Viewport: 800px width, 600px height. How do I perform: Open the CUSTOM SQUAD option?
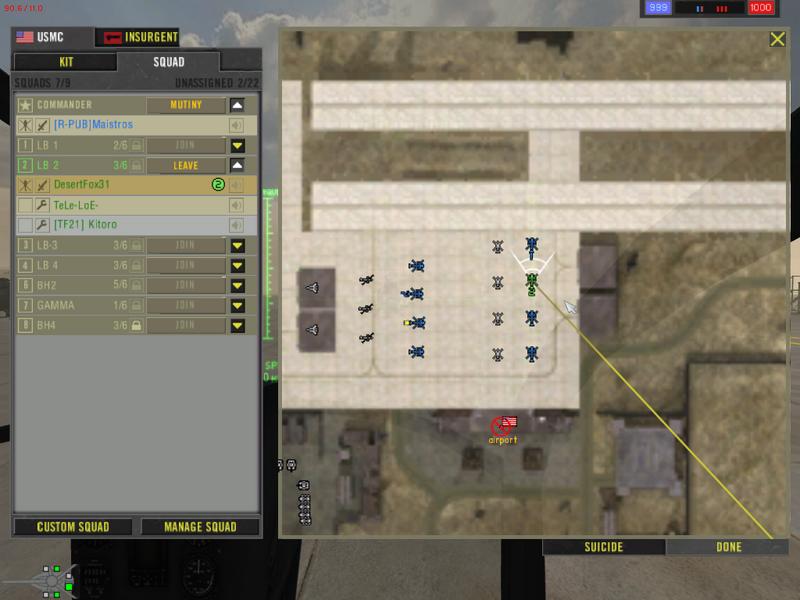click(73, 527)
